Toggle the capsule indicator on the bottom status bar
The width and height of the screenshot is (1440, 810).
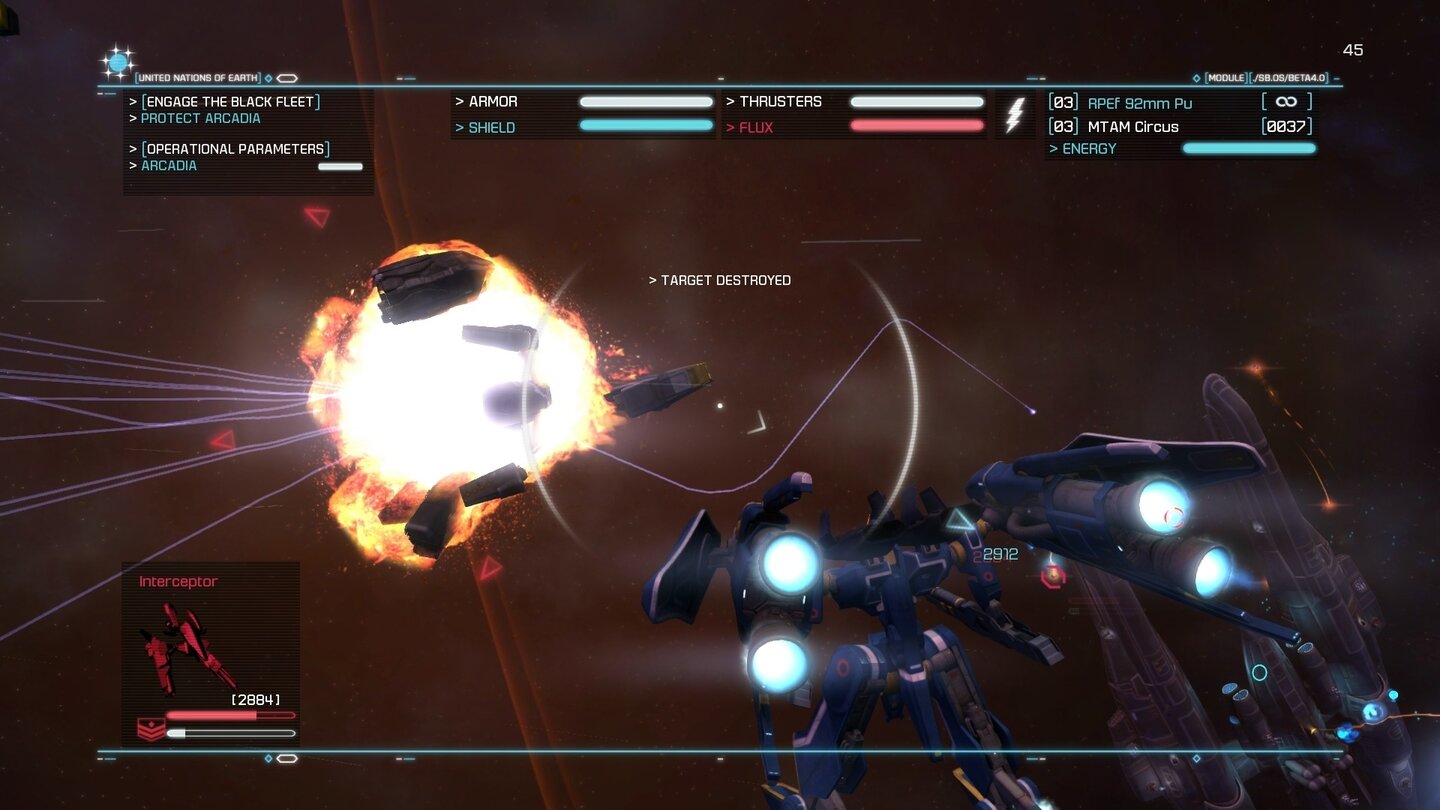point(288,758)
